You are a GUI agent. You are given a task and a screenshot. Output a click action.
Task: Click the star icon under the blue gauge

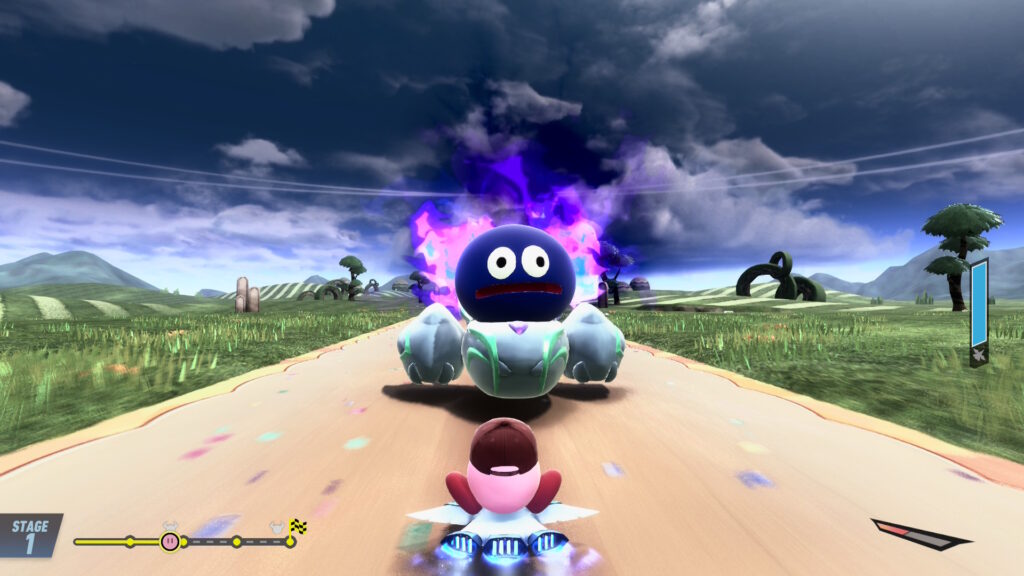(x=978, y=354)
